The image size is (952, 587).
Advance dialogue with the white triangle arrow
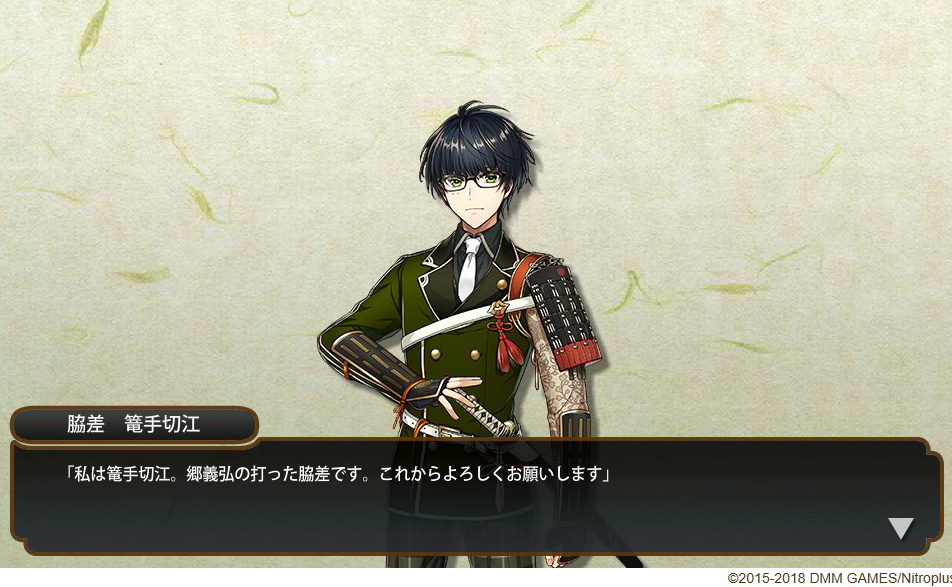click(x=901, y=528)
